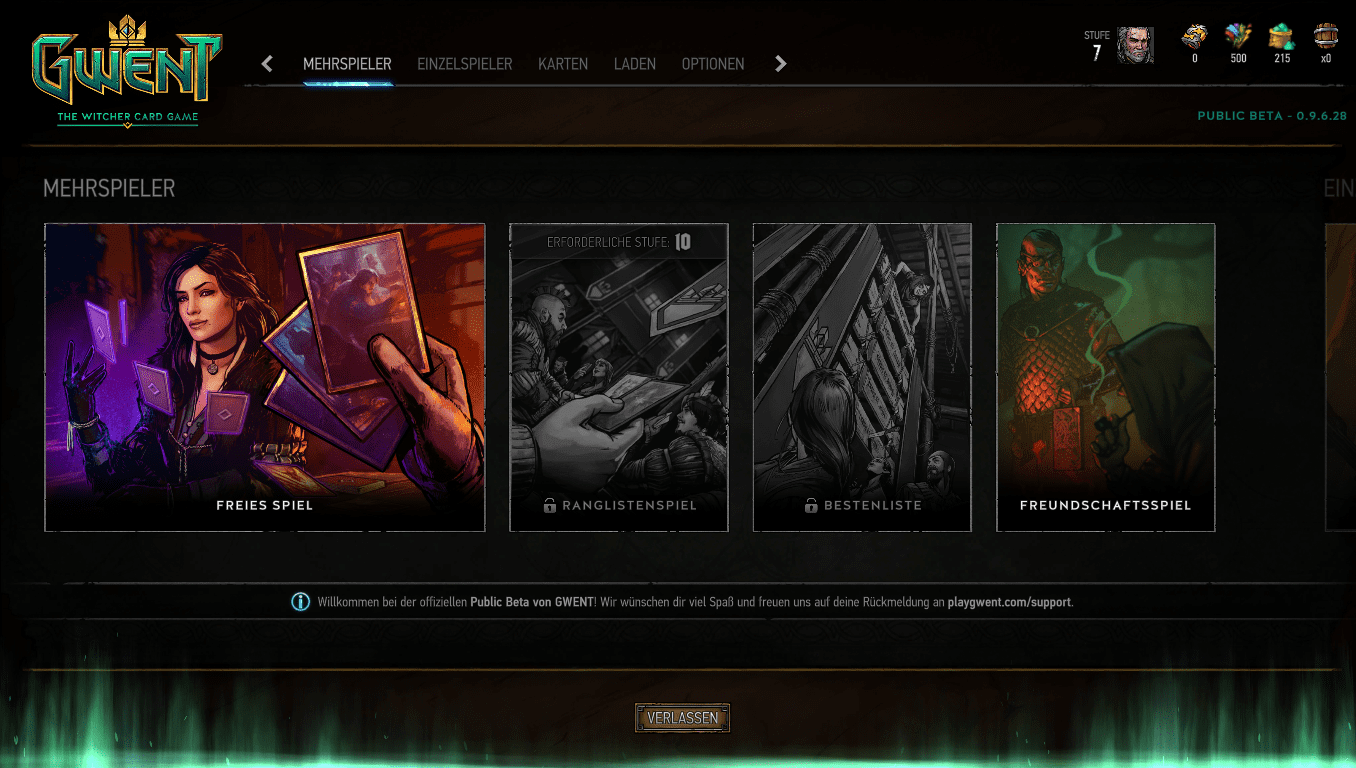1356x768 pixels.
Task: Choose the locked Bestenliste tile
Action: [862, 377]
